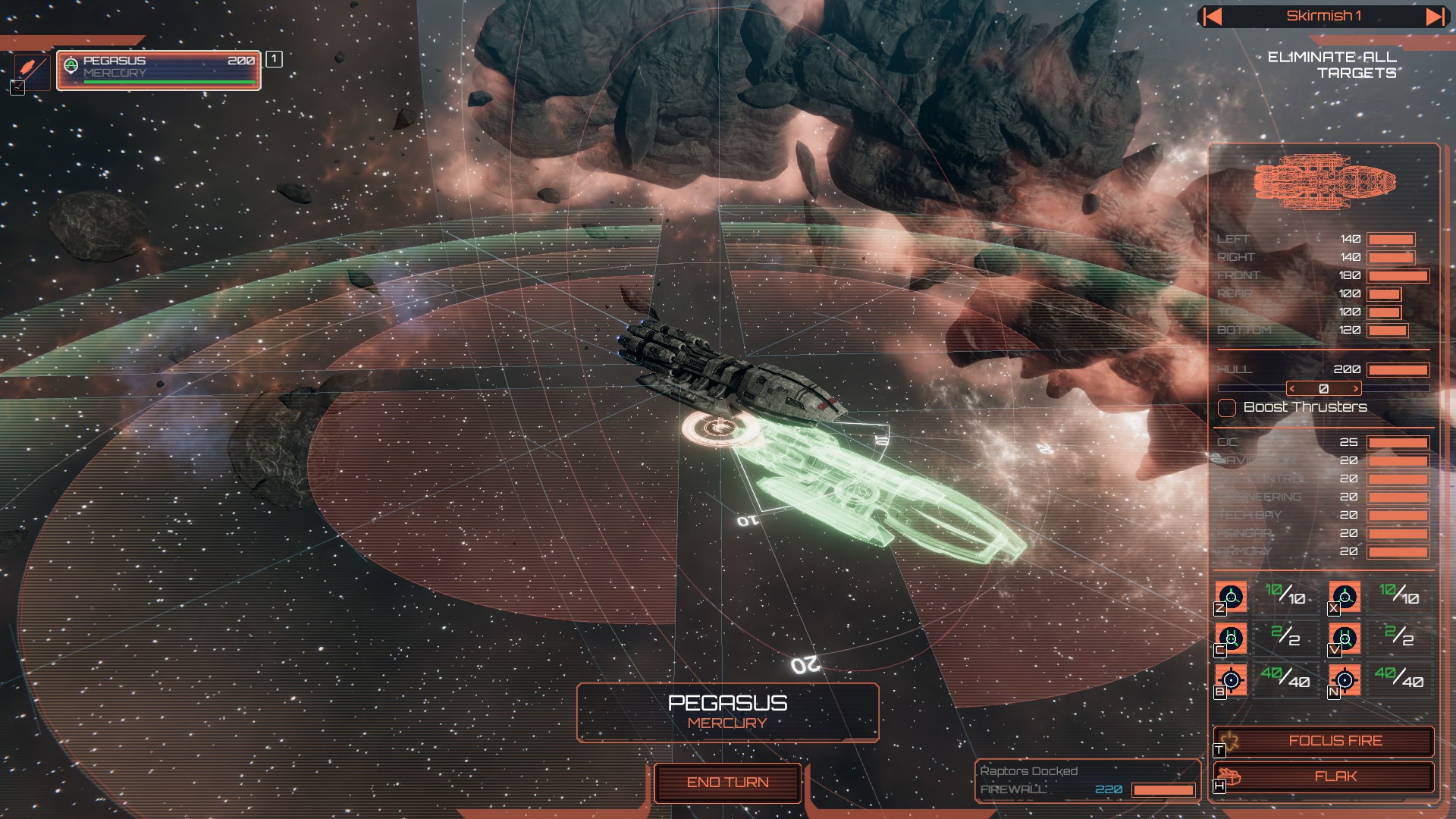Screen dimensions: 1456x819
Task: Click the fleet ship icon beside Pegasus card
Action: pos(31,69)
